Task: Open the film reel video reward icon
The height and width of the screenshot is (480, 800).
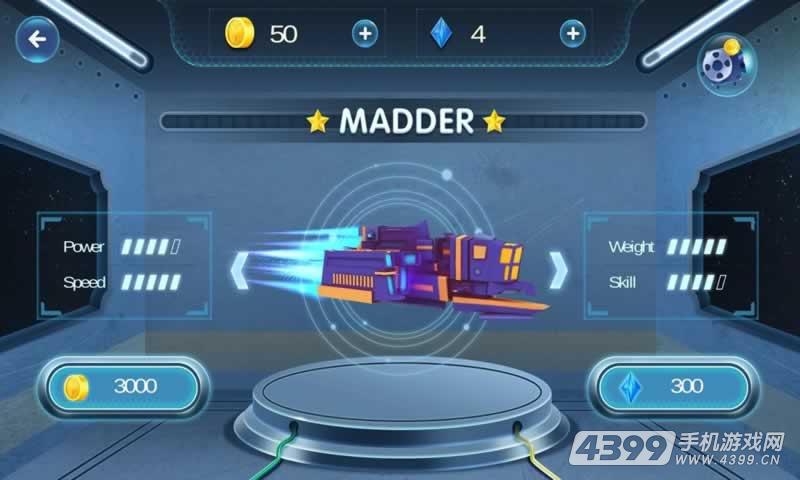Action: [725, 65]
